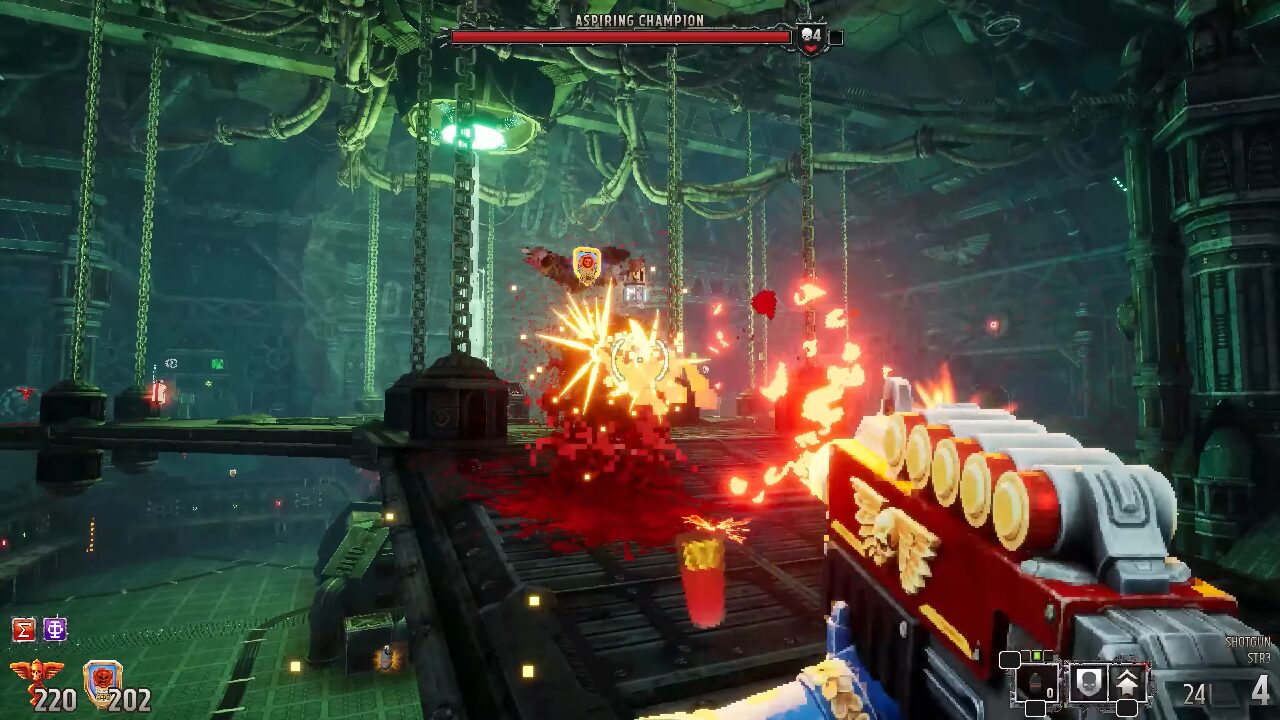Click the skull shield icon
The image size is (1280, 720).
(x=1088, y=684)
